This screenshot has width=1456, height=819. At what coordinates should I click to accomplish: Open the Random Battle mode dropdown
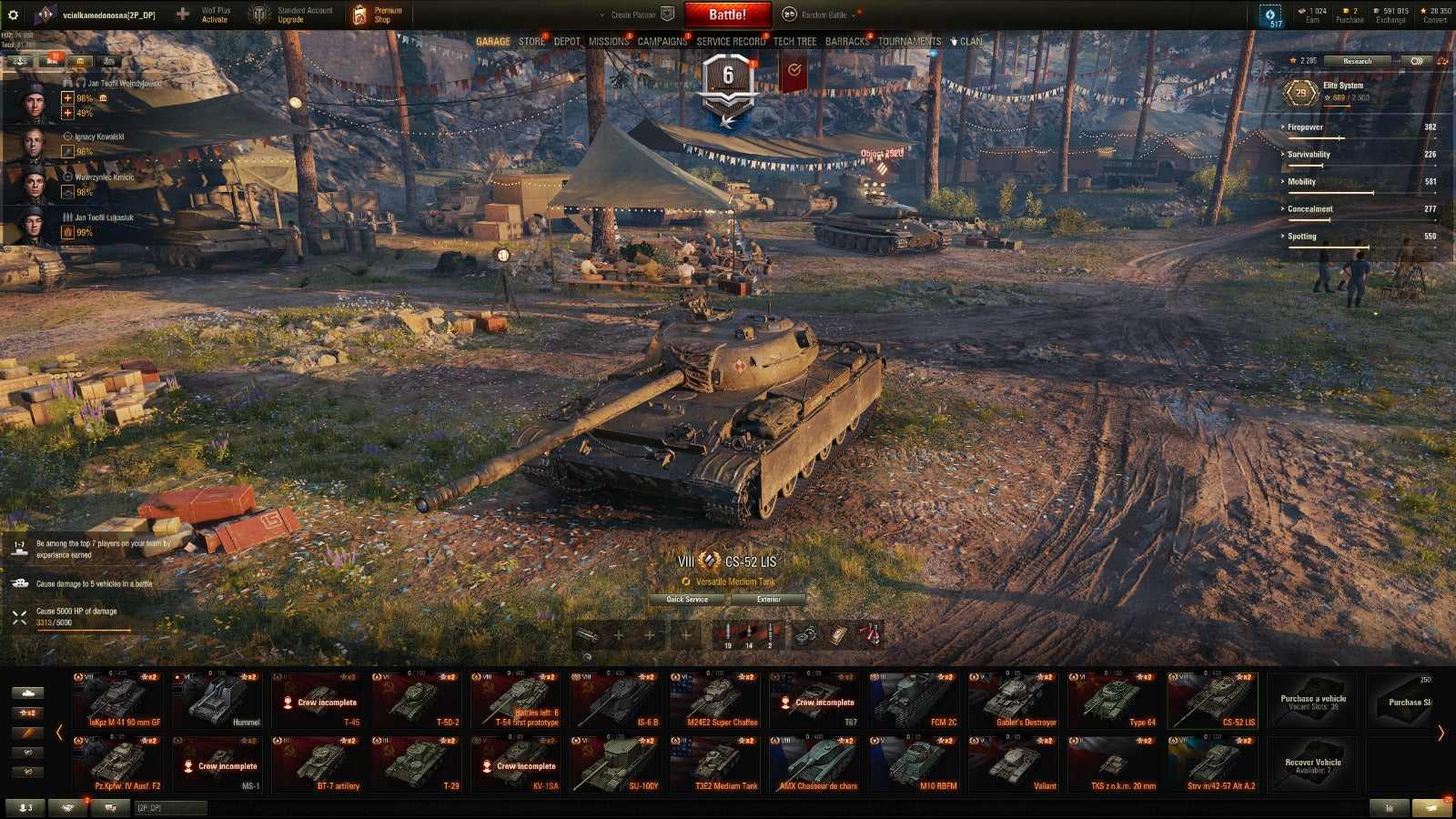click(x=824, y=15)
